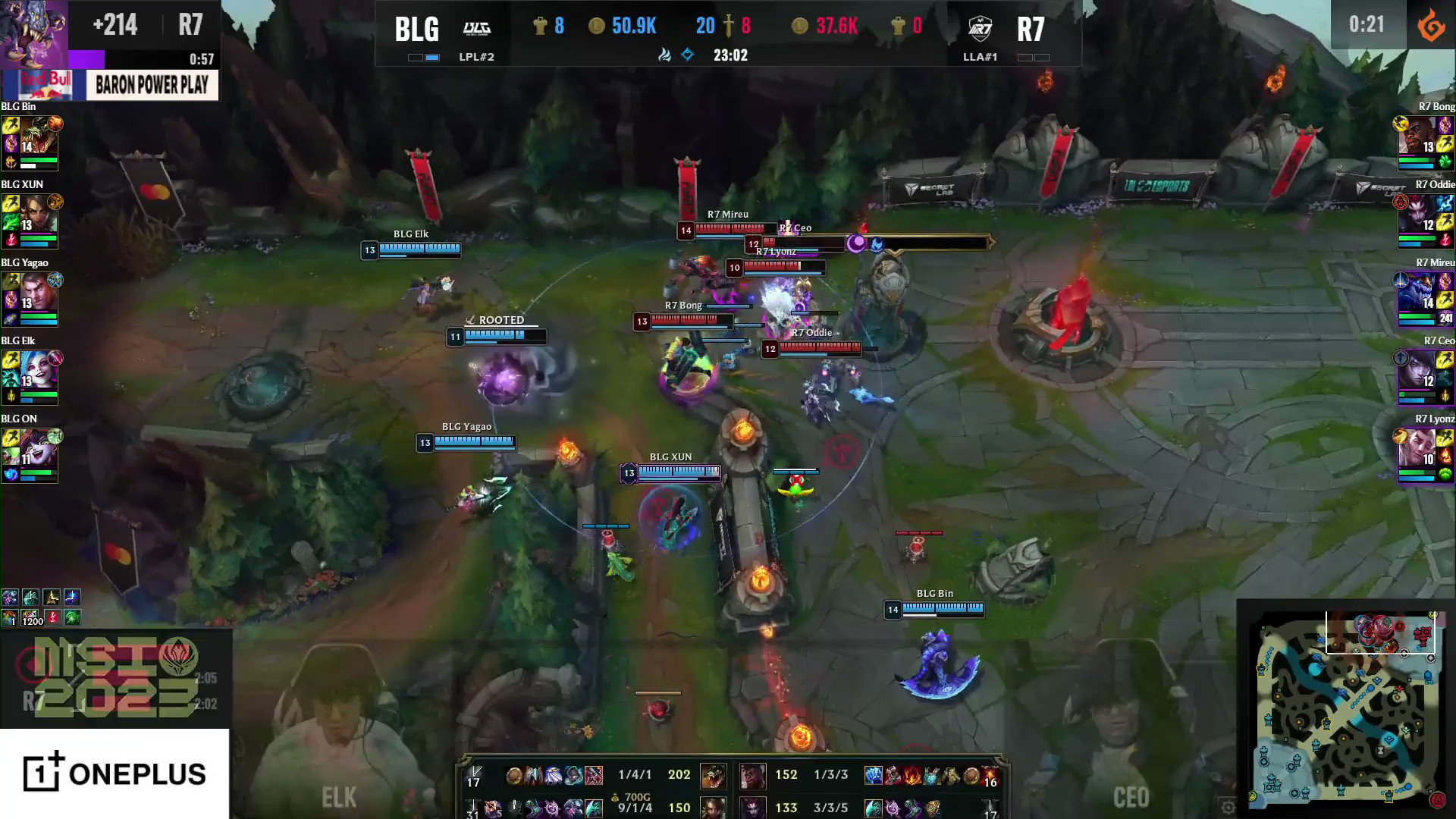Click the tower icon beside R7's 0

tap(898, 25)
